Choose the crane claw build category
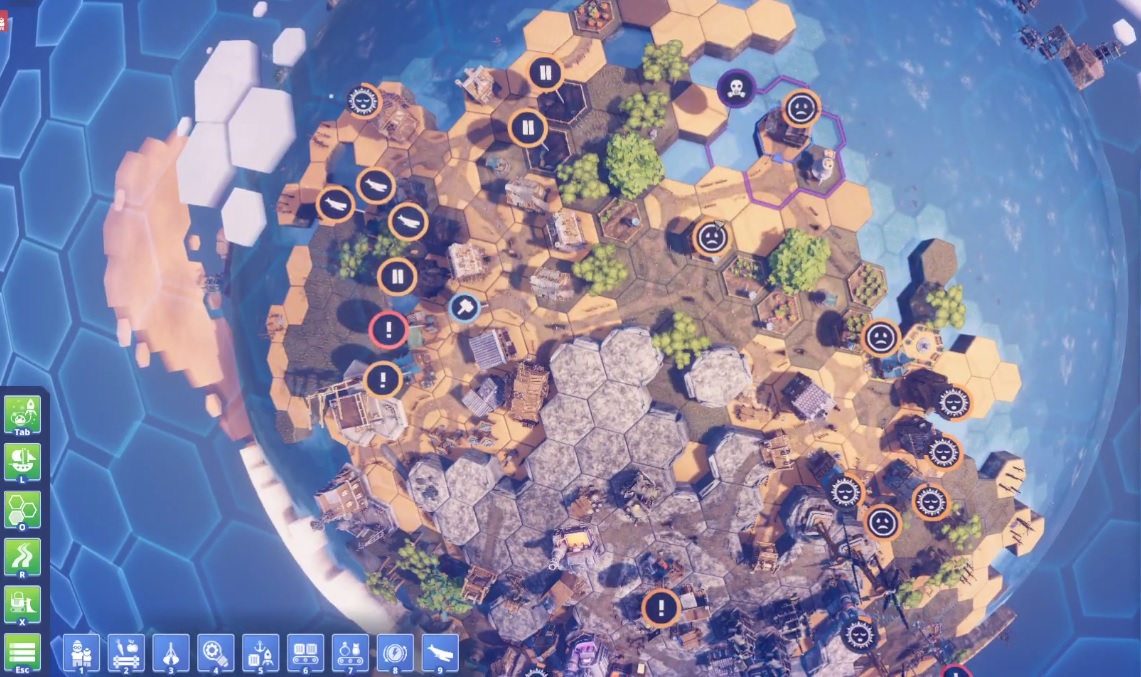This screenshot has width=1141, height=677. [x=171, y=652]
